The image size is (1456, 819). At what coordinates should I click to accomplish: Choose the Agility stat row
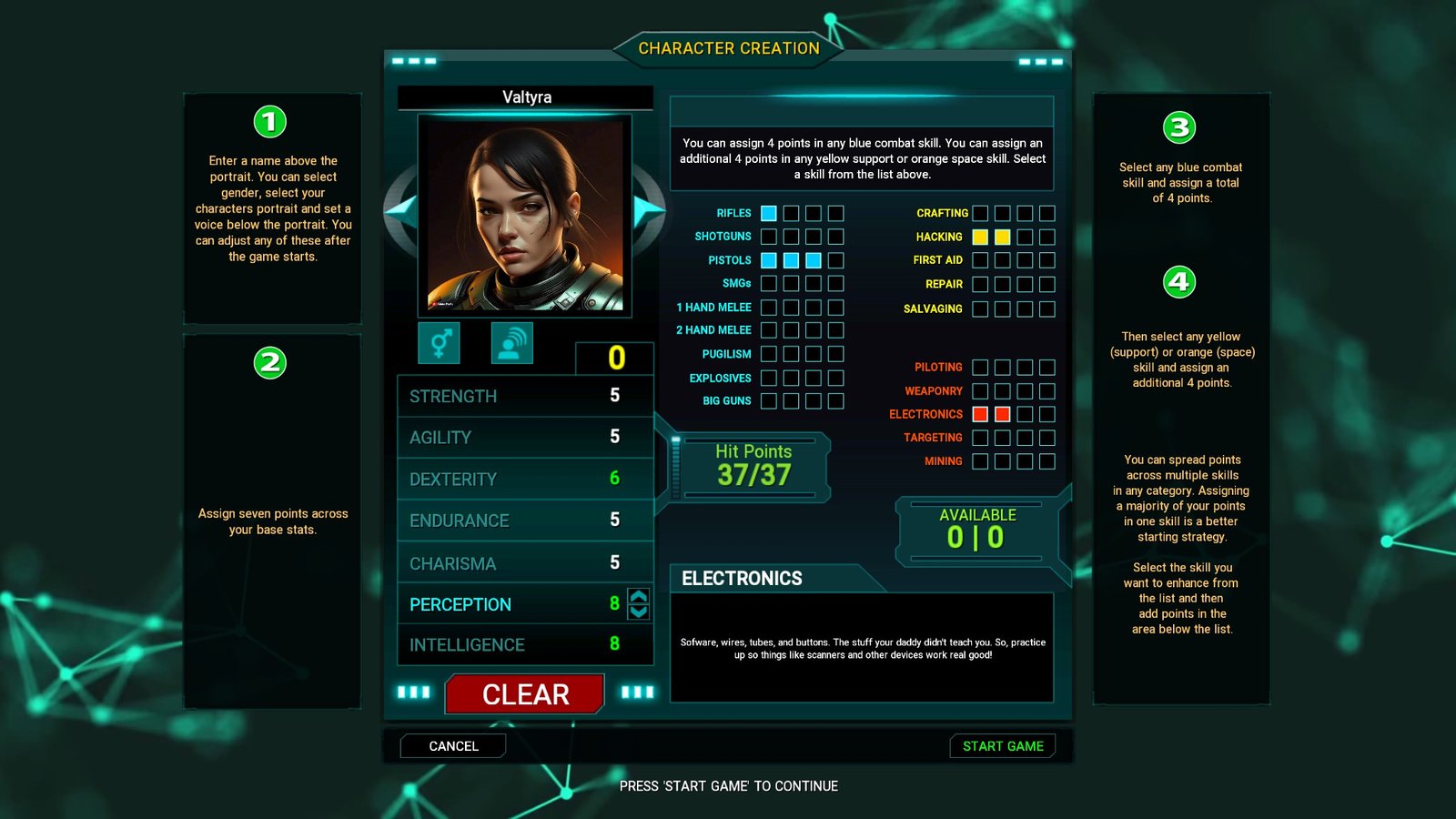pos(525,438)
